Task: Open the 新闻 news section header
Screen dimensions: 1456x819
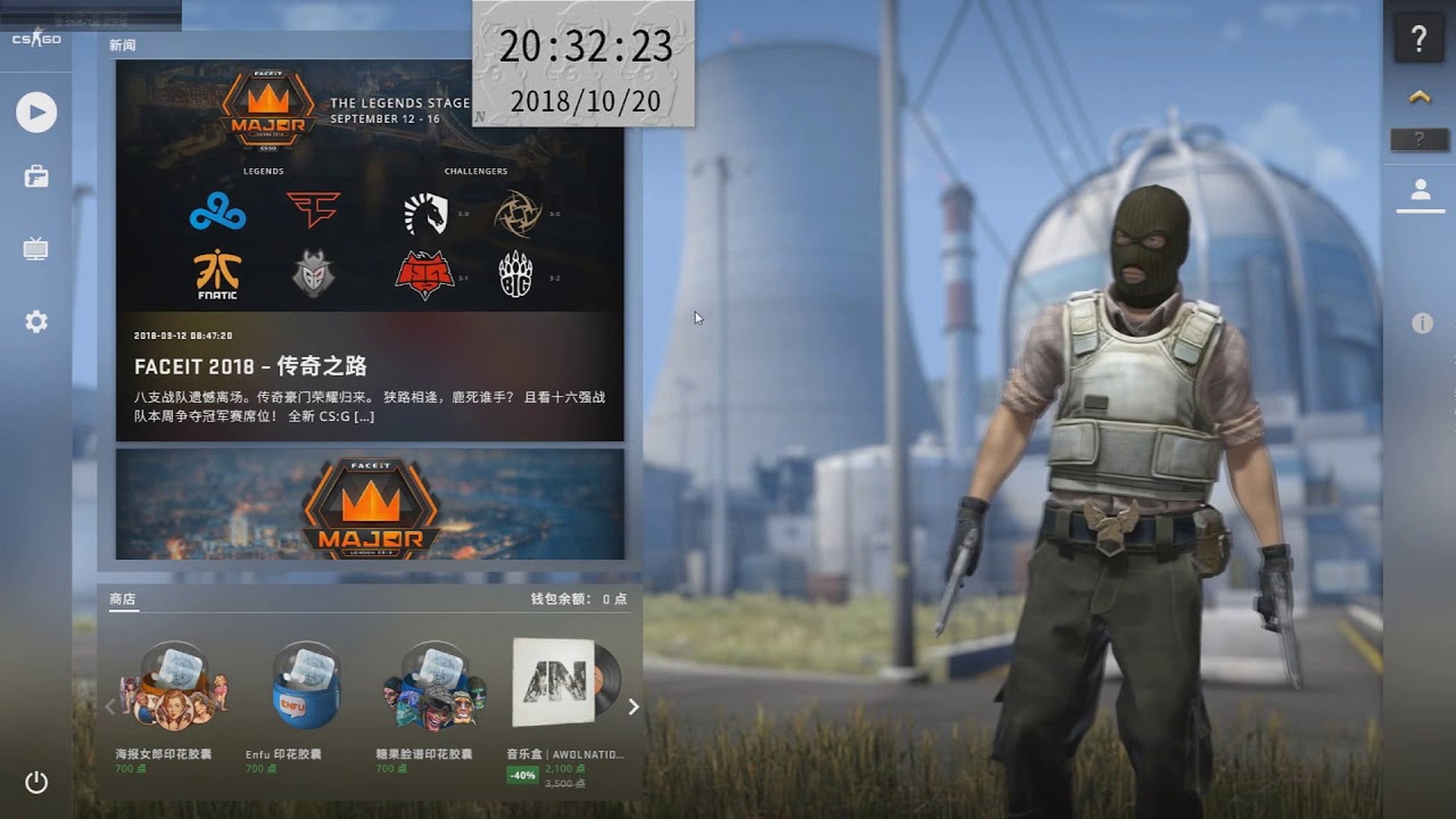Action: pyautogui.click(x=122, y=45)
